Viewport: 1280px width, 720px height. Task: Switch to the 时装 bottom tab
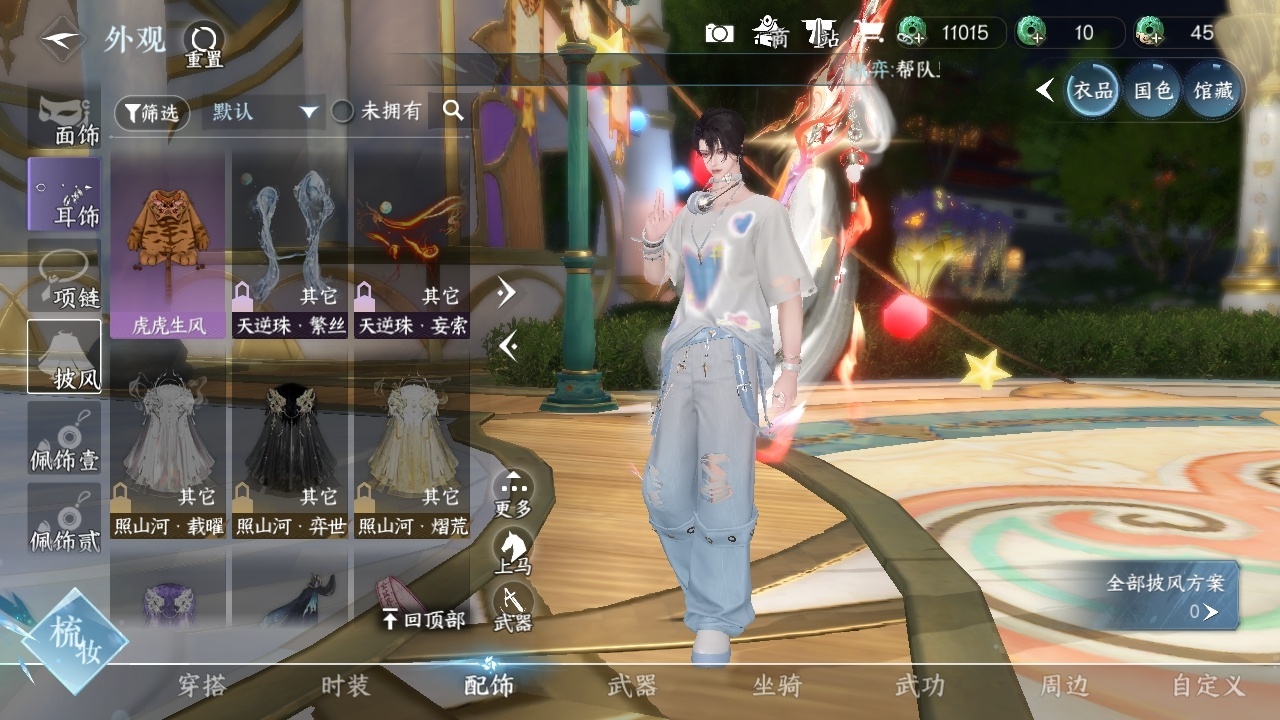coord(345,686)
